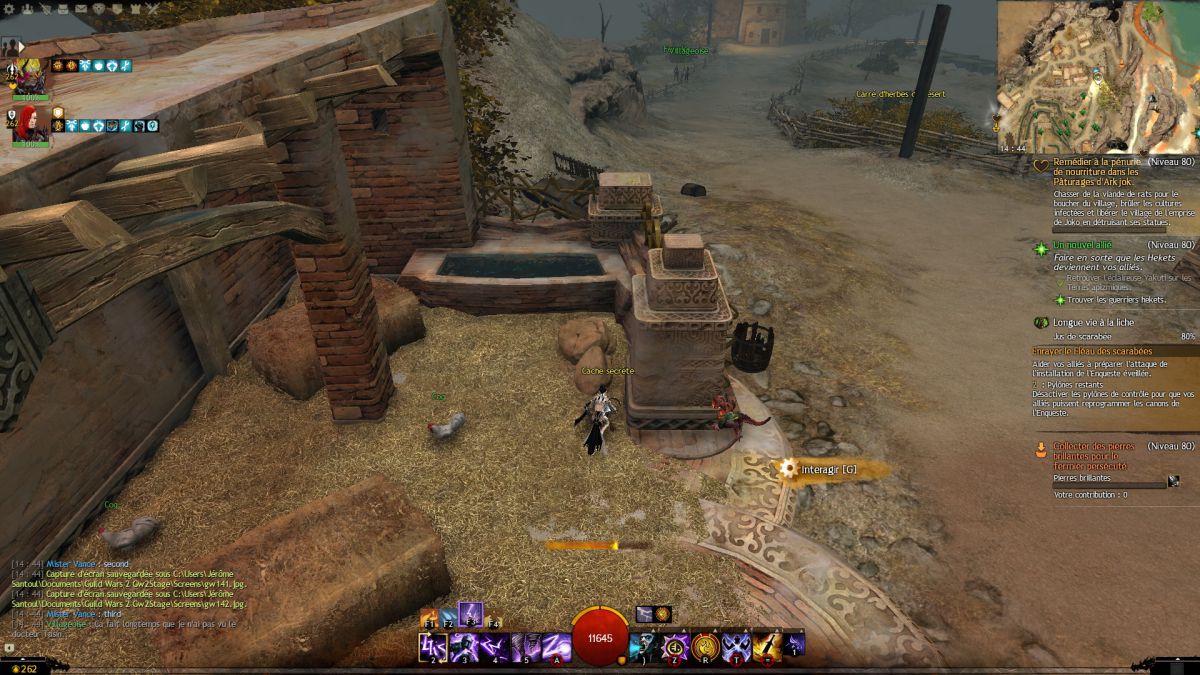The height and width of the screenshot is (675, 1200).
Task: Use weapon skill slot 2
Action: pos(433,647)
